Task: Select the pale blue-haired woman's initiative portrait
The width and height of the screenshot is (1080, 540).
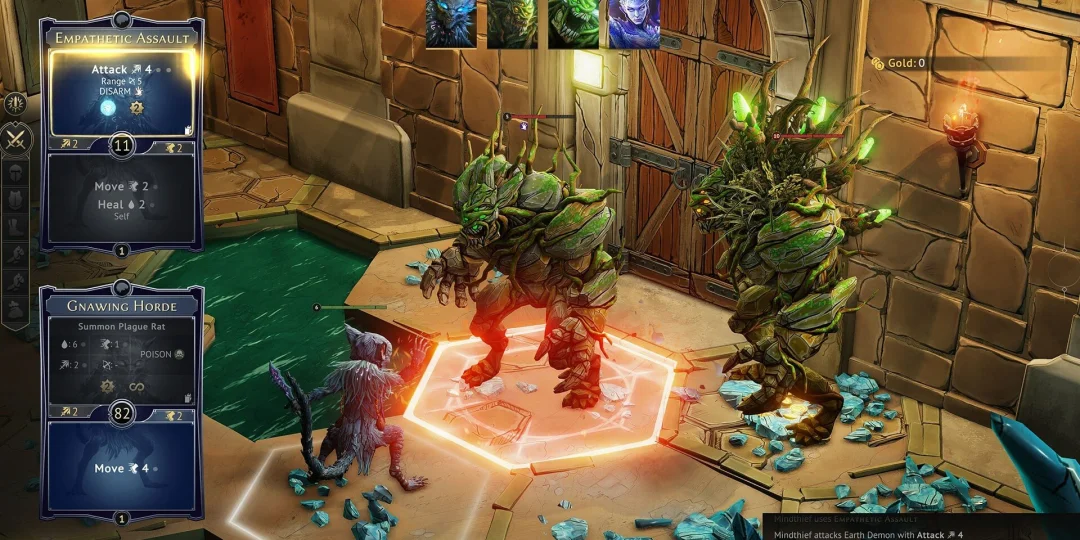Action: [634, 23]
